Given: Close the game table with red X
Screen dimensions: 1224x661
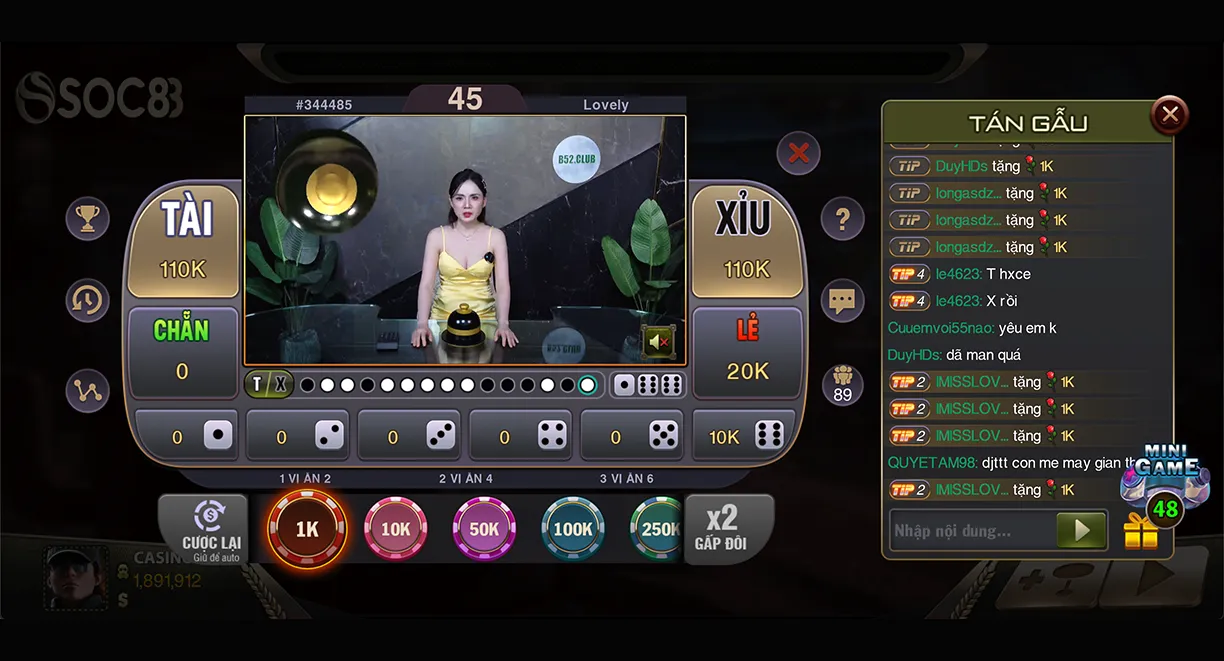Looking at the screenshot, I should coord(798,153).
